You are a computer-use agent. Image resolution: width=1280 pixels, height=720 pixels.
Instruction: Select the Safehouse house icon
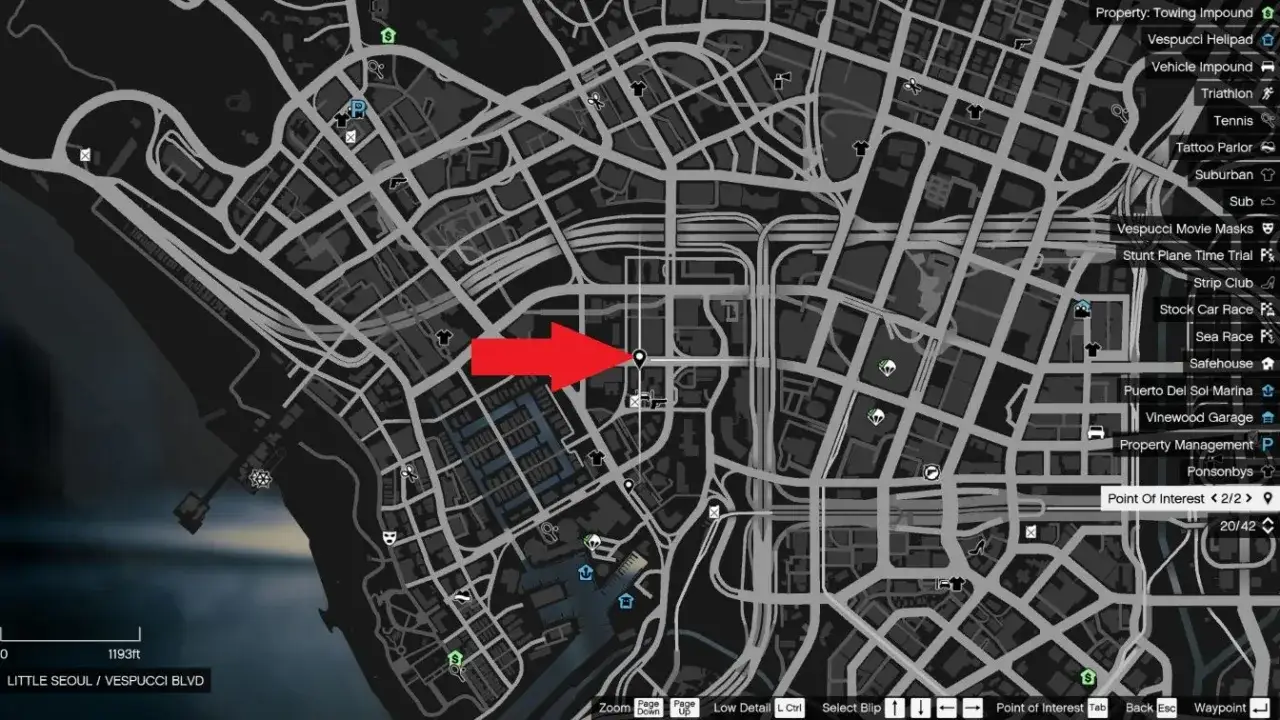1267,363
